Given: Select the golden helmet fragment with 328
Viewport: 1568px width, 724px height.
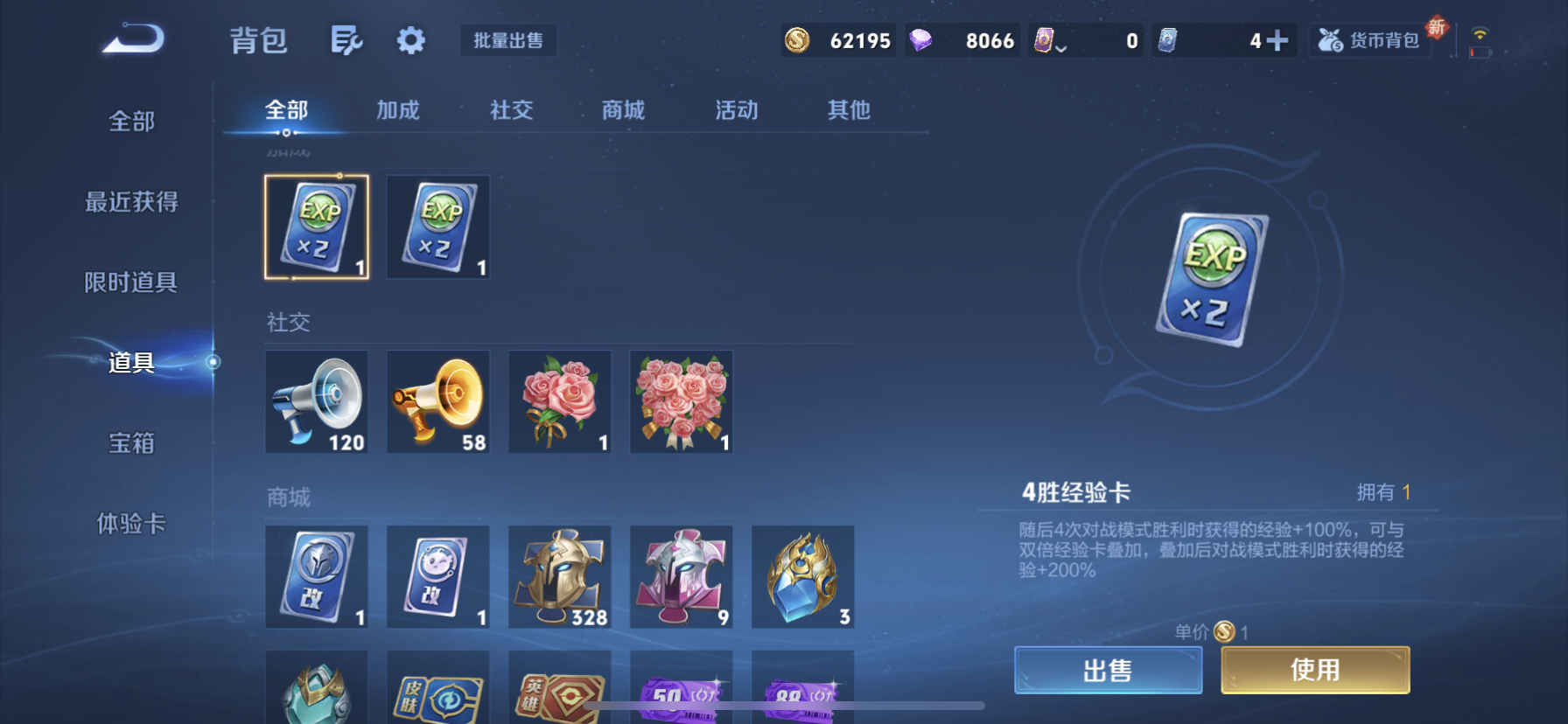Looking at the screenshot, I should pyautogui.click(x=560, y=577).
